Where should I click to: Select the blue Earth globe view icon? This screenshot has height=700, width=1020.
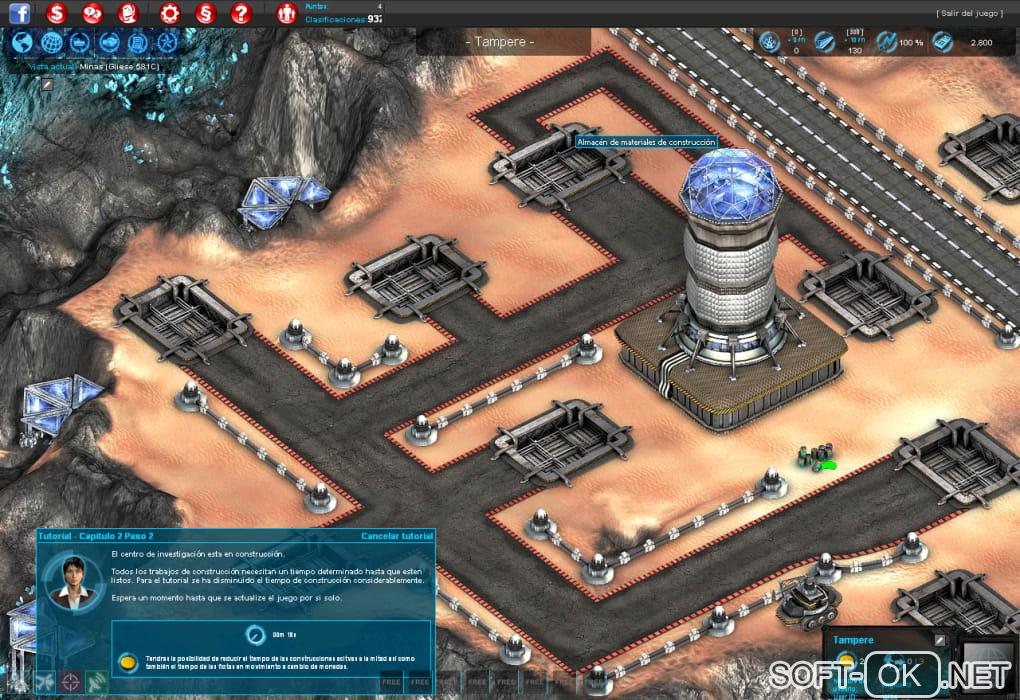[23, 43]
